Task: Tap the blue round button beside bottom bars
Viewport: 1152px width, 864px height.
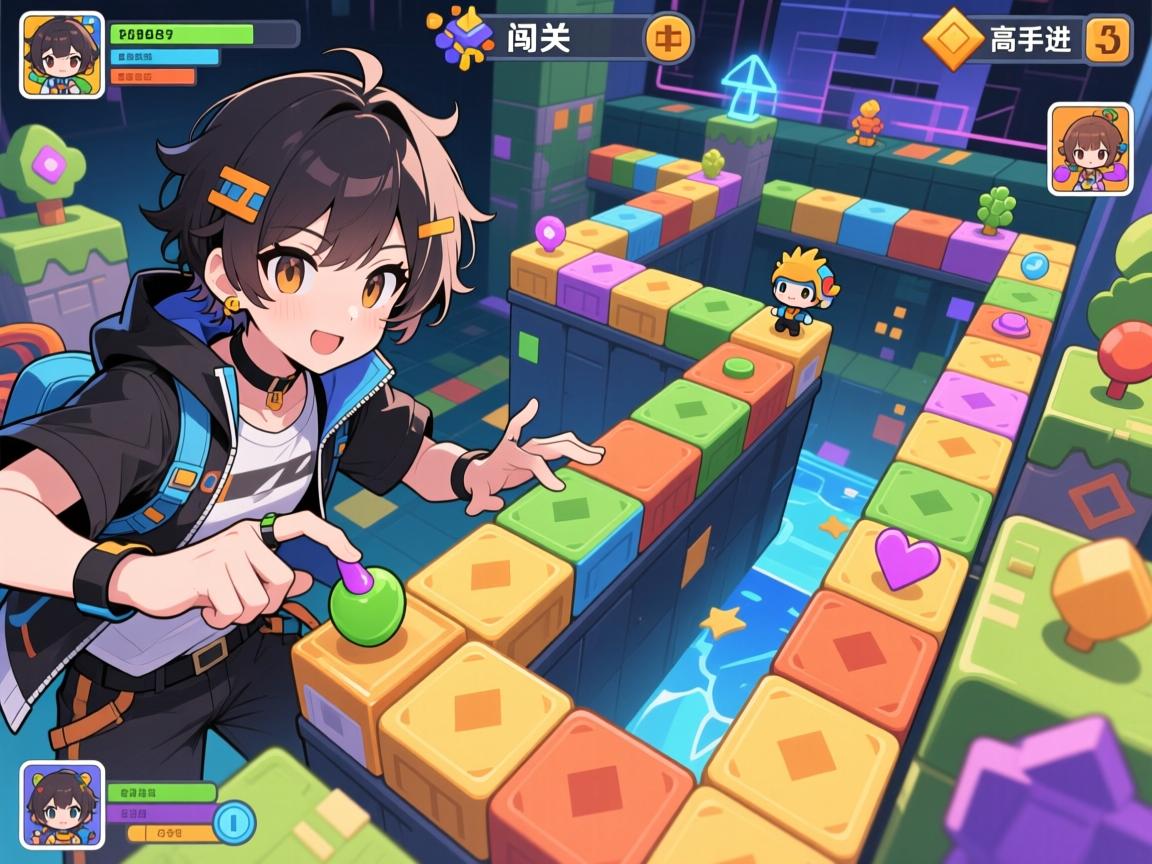Action: [234, 822]
